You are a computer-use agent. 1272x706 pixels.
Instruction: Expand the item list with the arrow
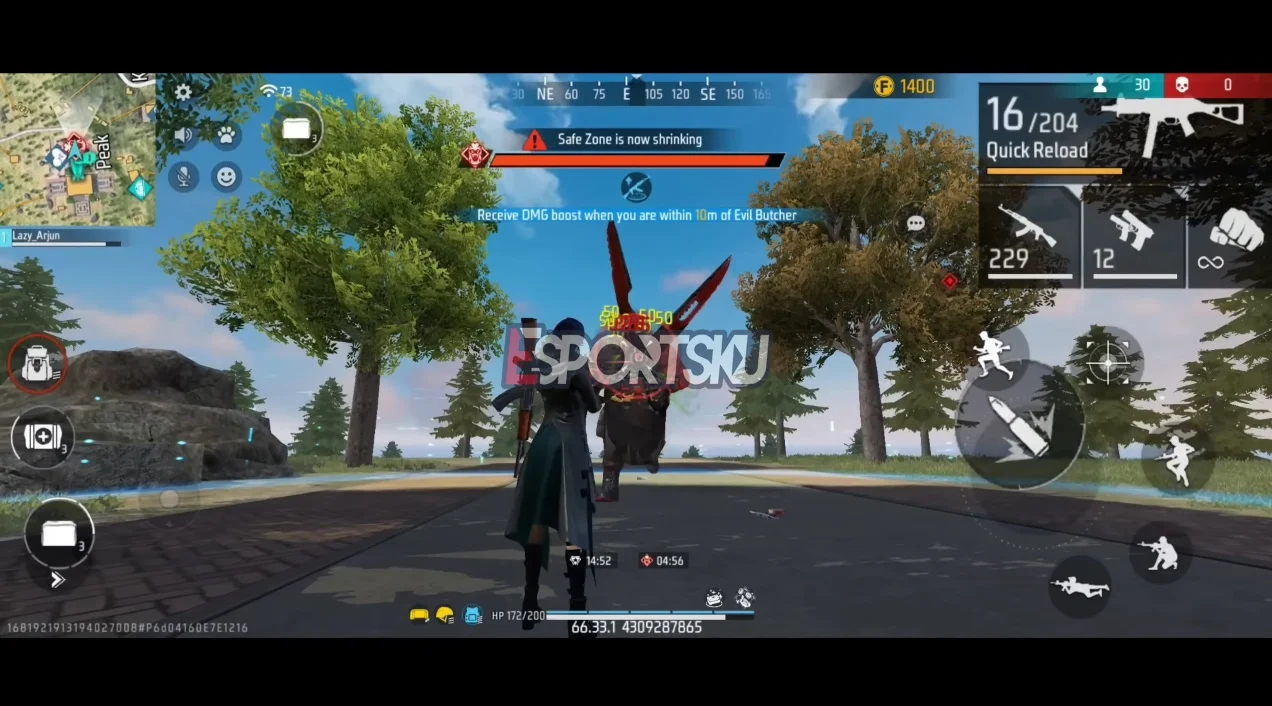click(57, 579)
